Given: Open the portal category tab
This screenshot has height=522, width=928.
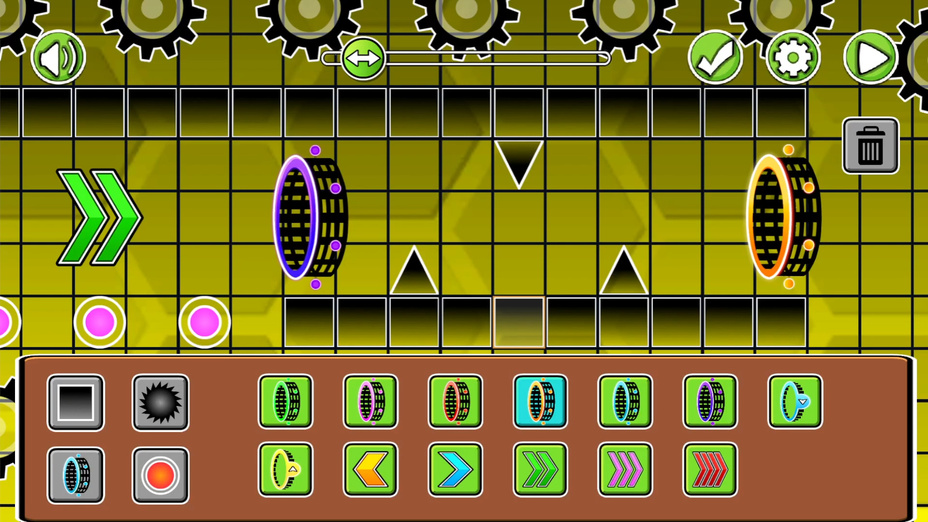Looking at the screenshot, I should pyautogui.click(x=76, y=475).
